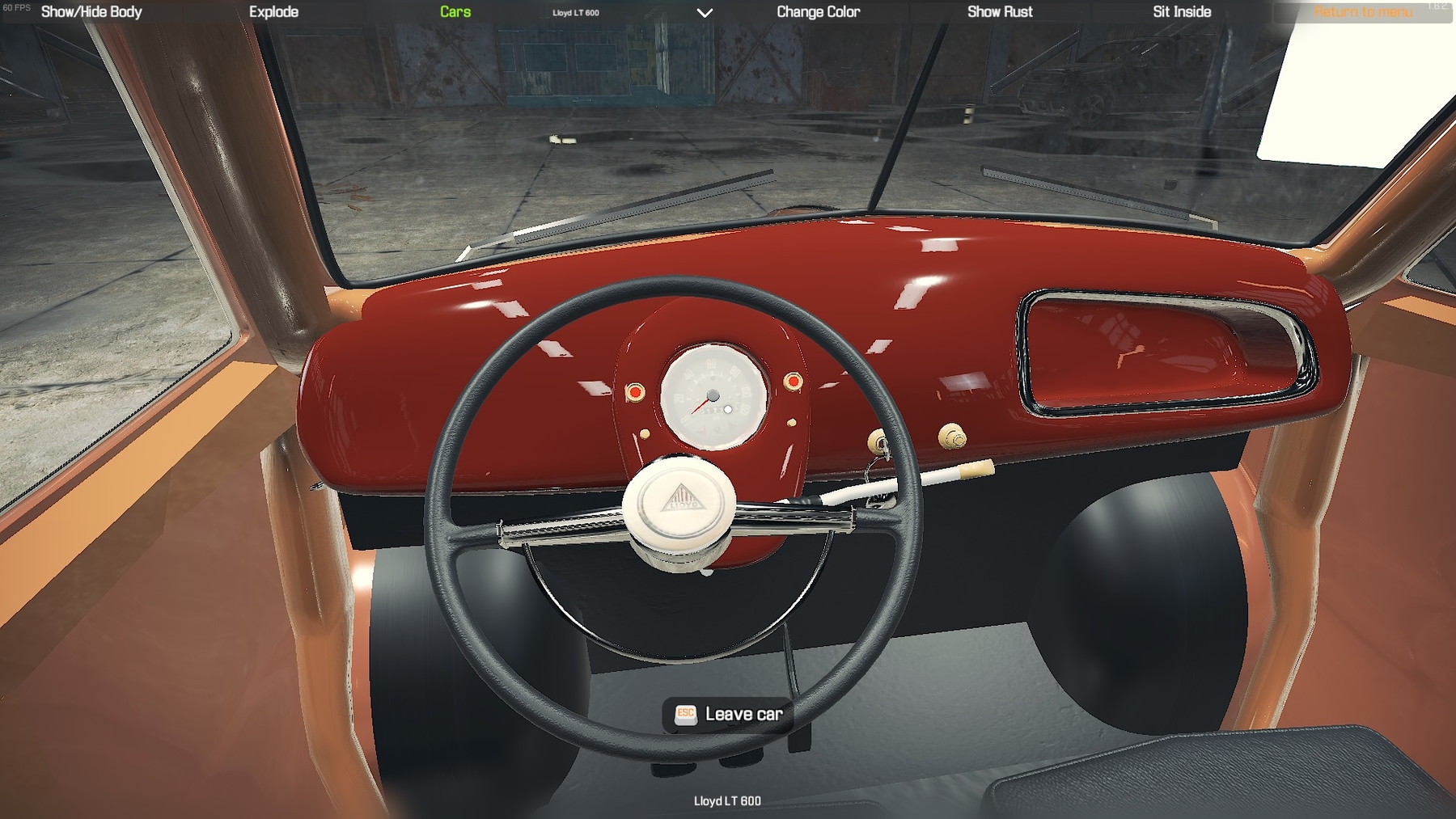This screenshot has height=819, width=1456.
Task: Choose Change Color in top bar
Action: (x=818, y=12)
